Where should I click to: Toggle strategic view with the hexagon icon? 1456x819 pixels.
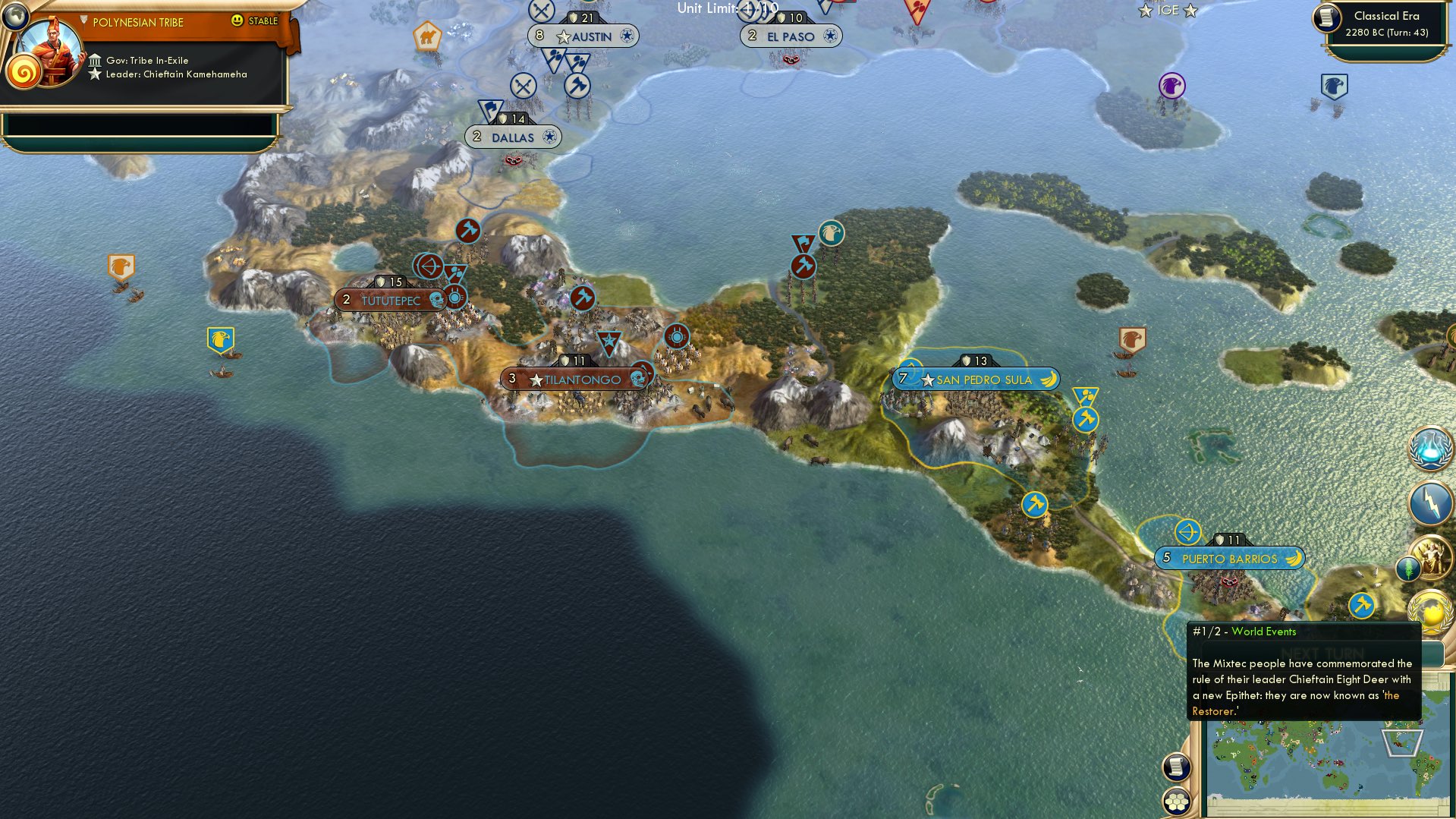[1178, 802]
